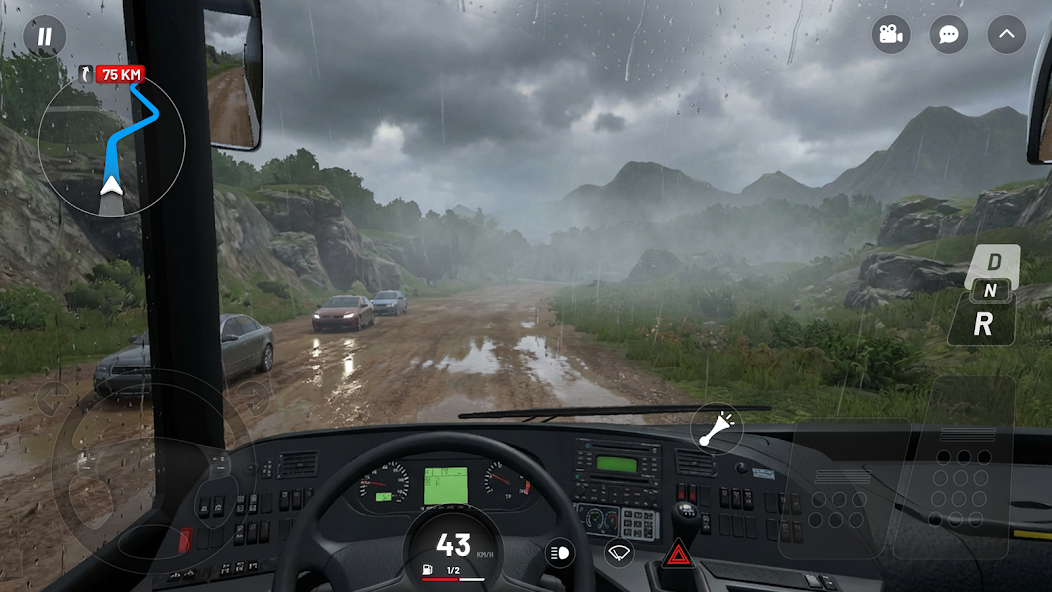The height and width of the screenshot is (592, 1052).
Task: Tap the brake pedal
Action: [843, 490]
